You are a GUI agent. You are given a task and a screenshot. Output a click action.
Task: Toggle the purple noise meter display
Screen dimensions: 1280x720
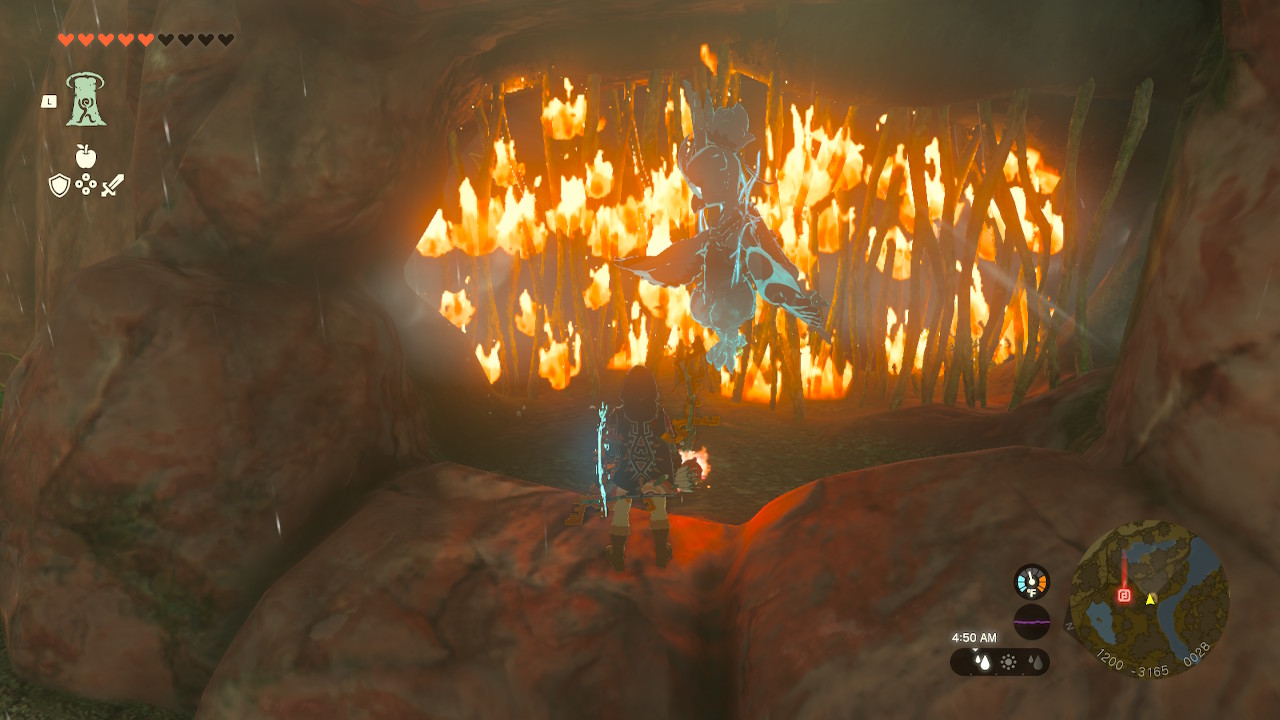coord(1031,620)
